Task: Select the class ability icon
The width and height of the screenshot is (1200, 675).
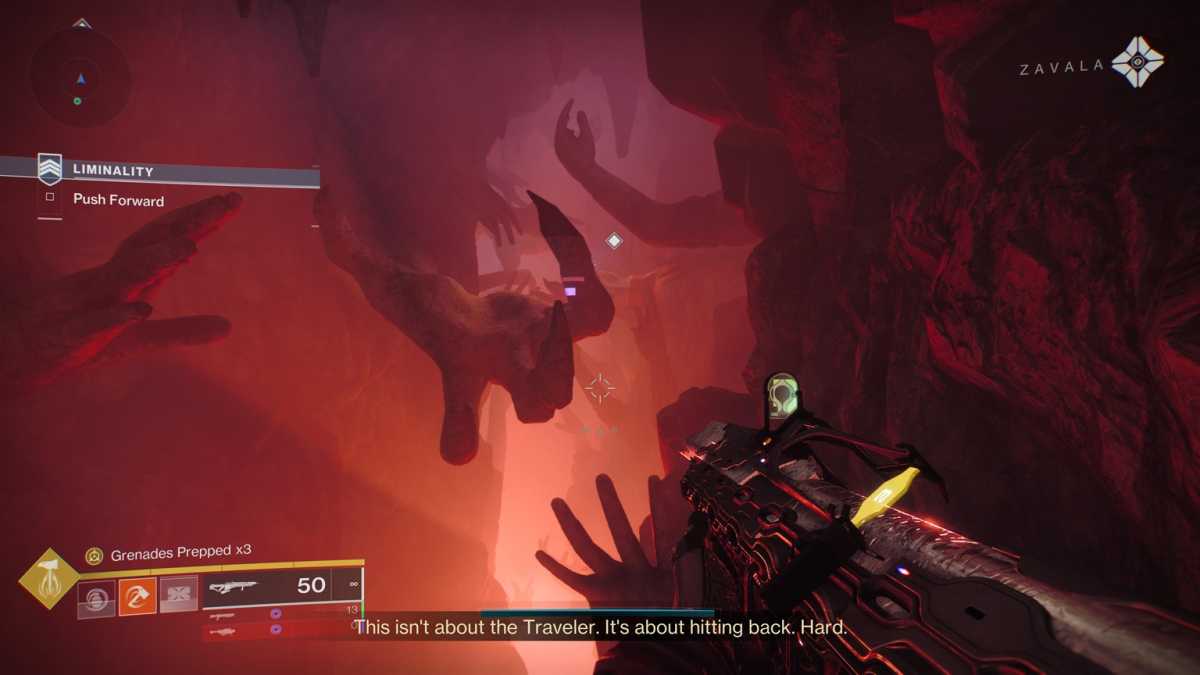Action: [x=178, y=597]
